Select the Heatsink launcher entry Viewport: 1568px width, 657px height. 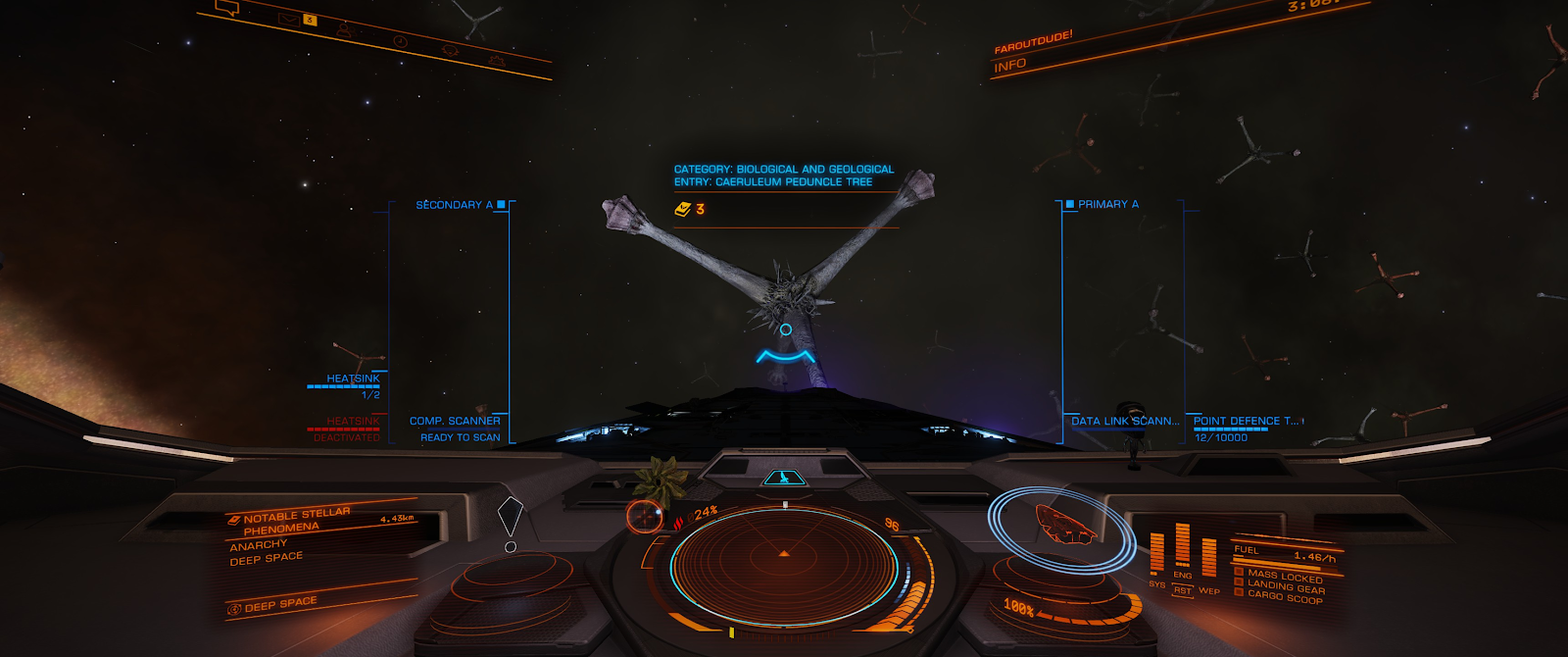click(353, 379)
